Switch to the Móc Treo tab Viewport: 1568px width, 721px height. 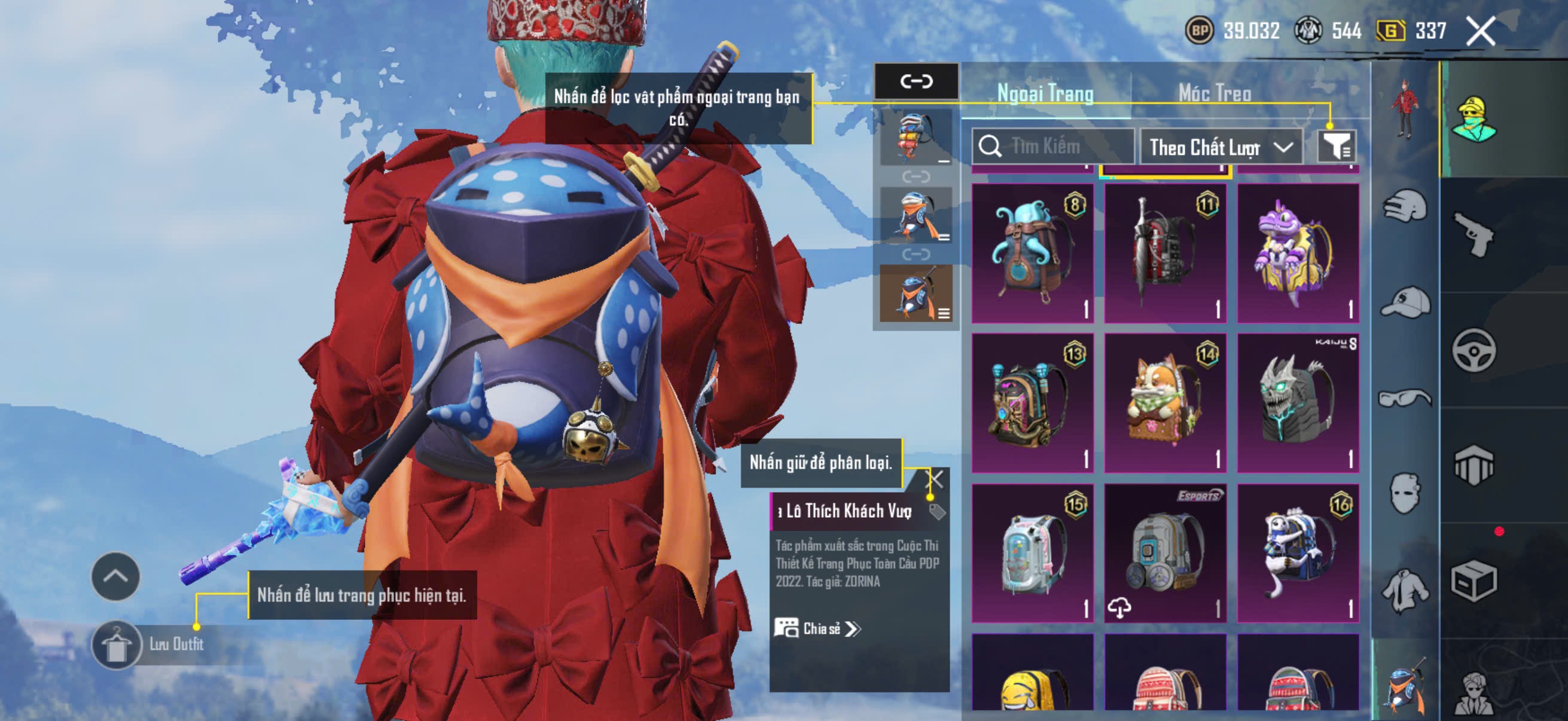[x=1215, y=93]
